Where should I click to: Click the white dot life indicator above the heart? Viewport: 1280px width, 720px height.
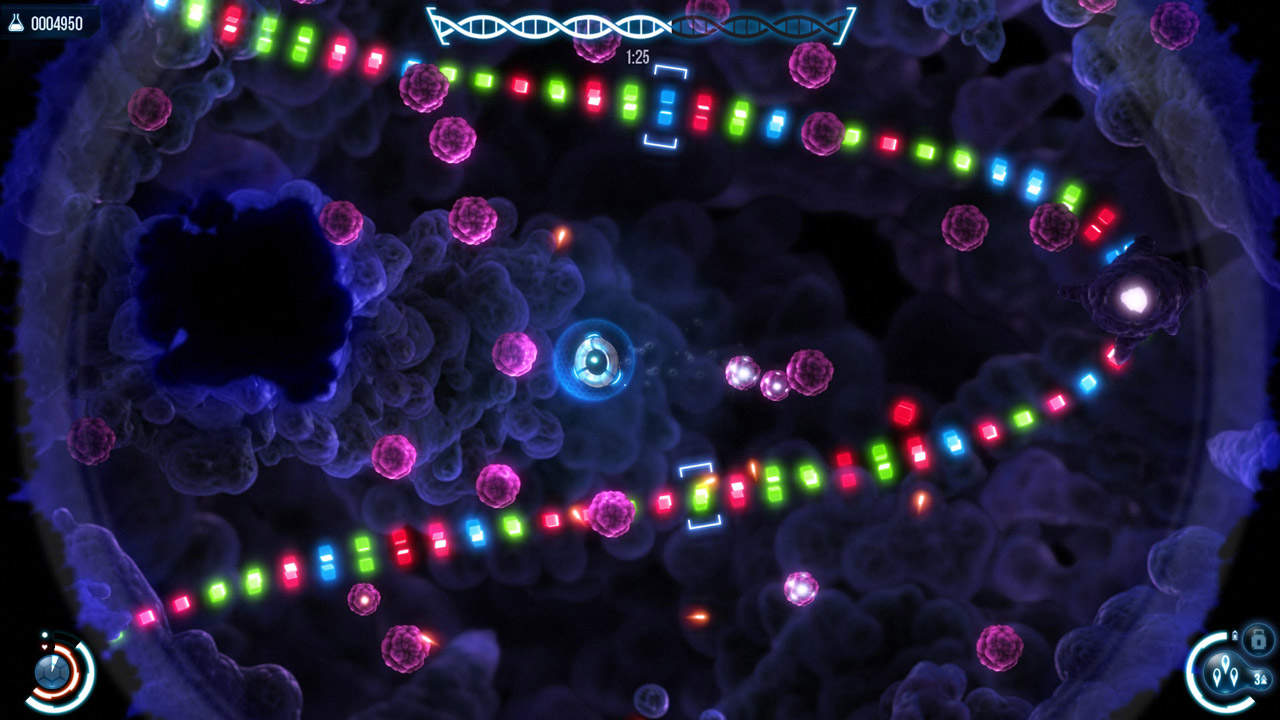44,634
